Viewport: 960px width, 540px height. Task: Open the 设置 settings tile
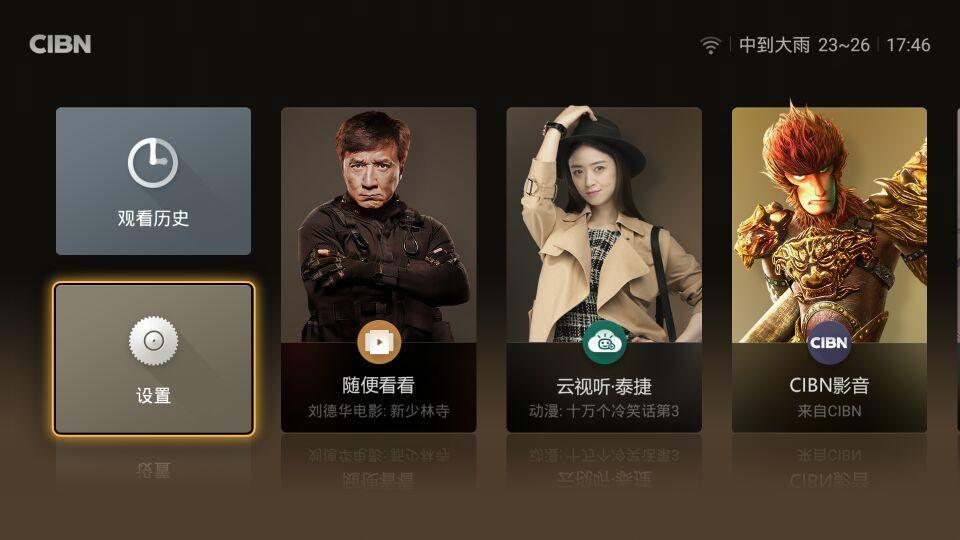(153, 359)
